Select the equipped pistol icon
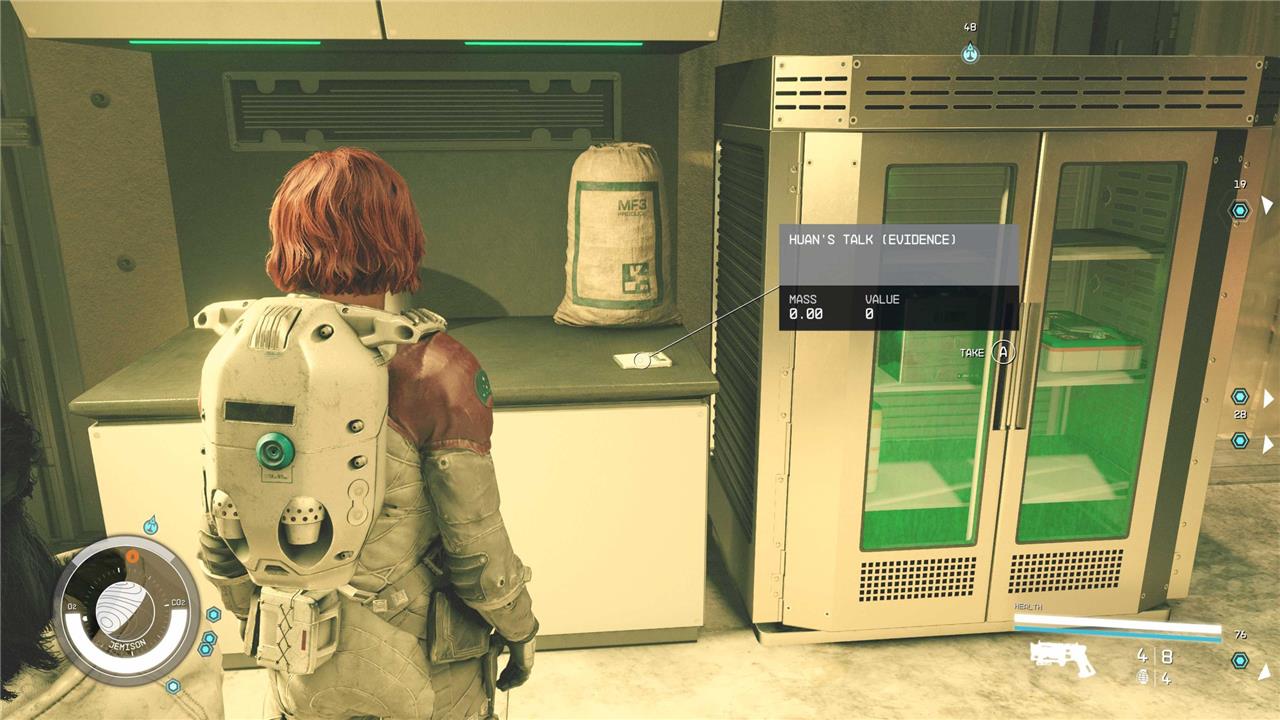Image resolution: width=1280 pixels, height=720 pixels. coord(1062,659)
